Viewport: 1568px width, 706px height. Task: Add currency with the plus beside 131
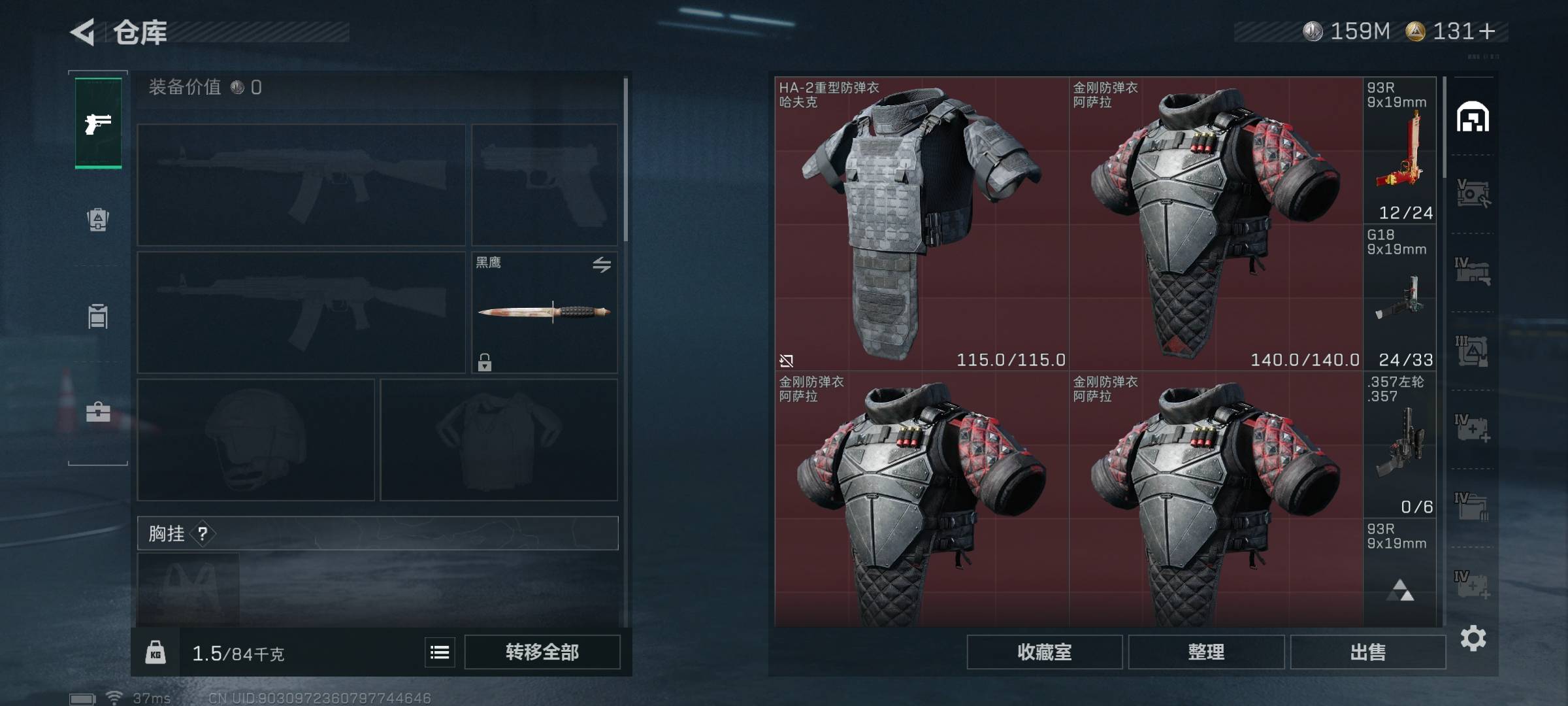pyautogui.click(x=1487, y=31)
